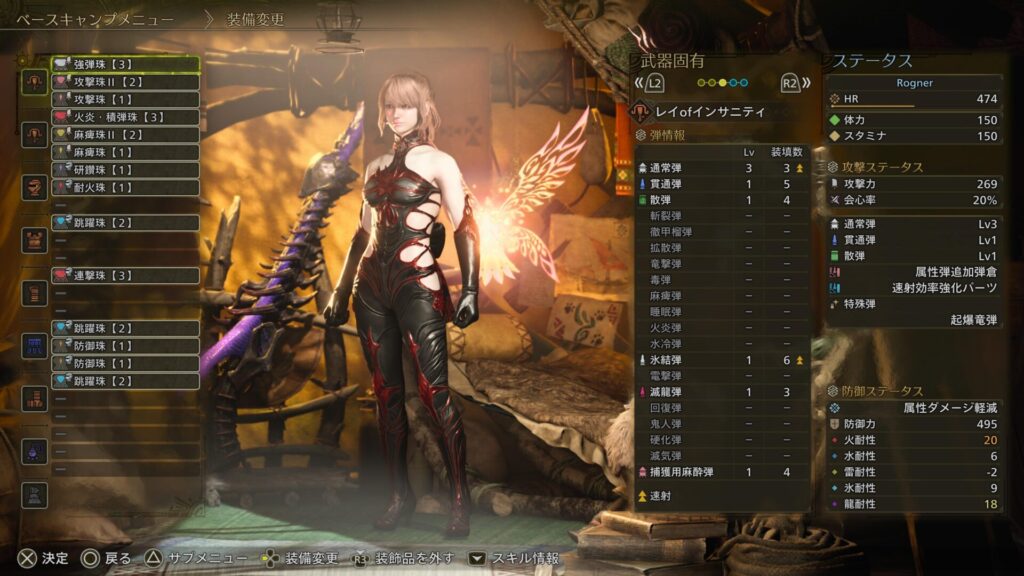Open the ベースキャンプメニュー breadcrumb
This screenshot has height=576, width=1024.
tap(95, 19)
